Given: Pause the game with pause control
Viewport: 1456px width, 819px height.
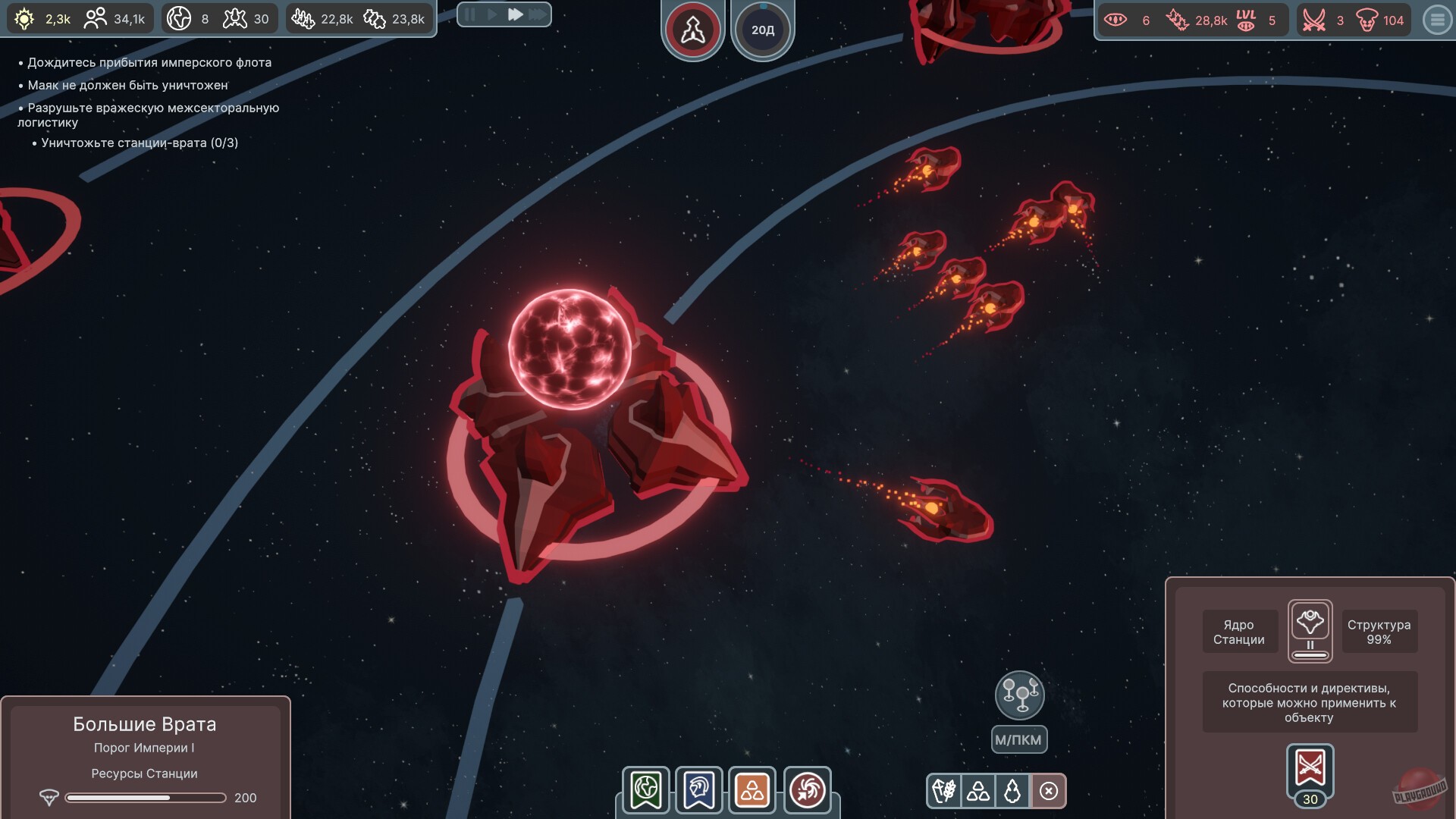Looking at the screenshot, I should click(470, 14).
